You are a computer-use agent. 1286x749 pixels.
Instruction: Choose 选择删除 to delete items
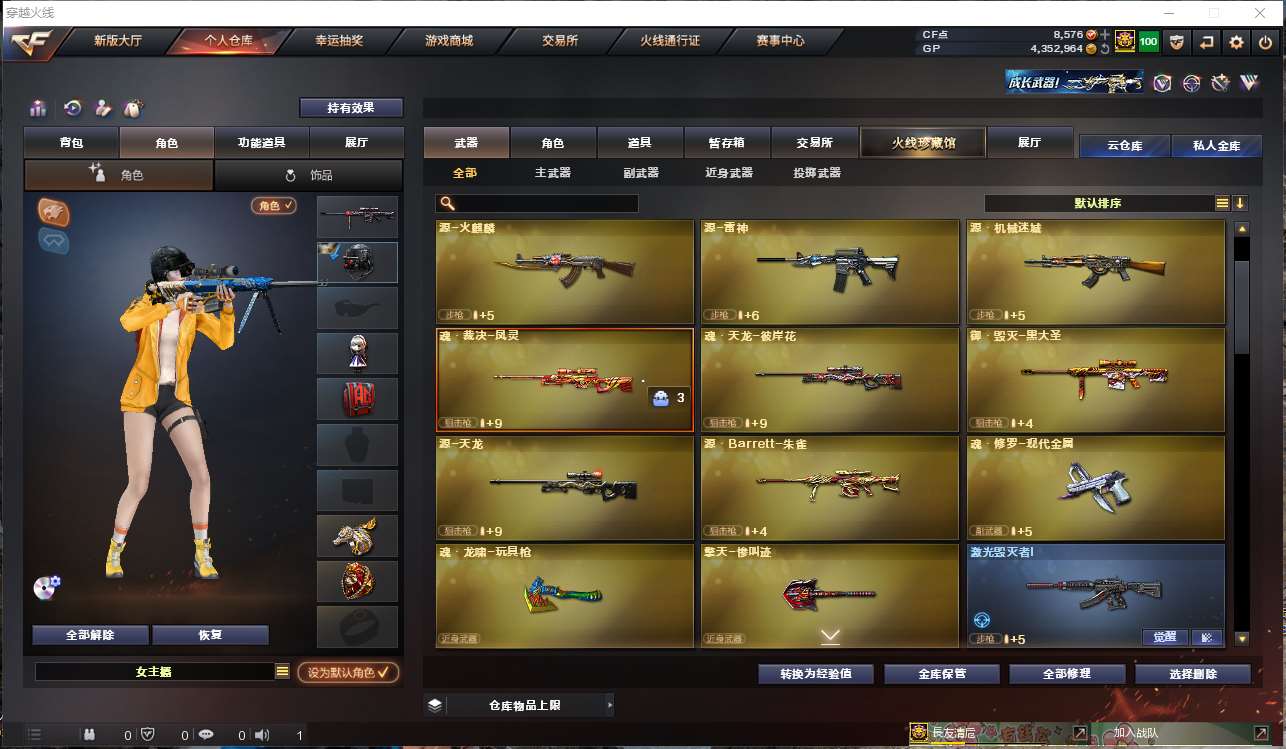[x=1192, y=674]
